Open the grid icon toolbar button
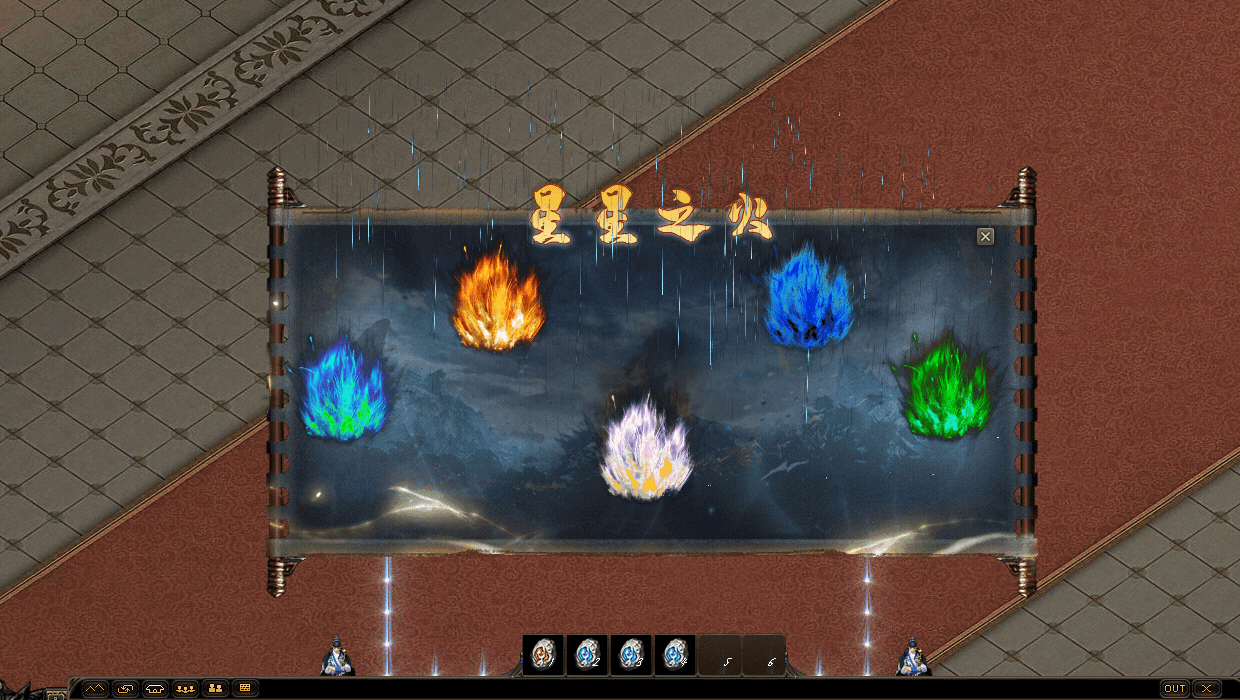This screenshot has height=700, width=1240. coord(245,688)
